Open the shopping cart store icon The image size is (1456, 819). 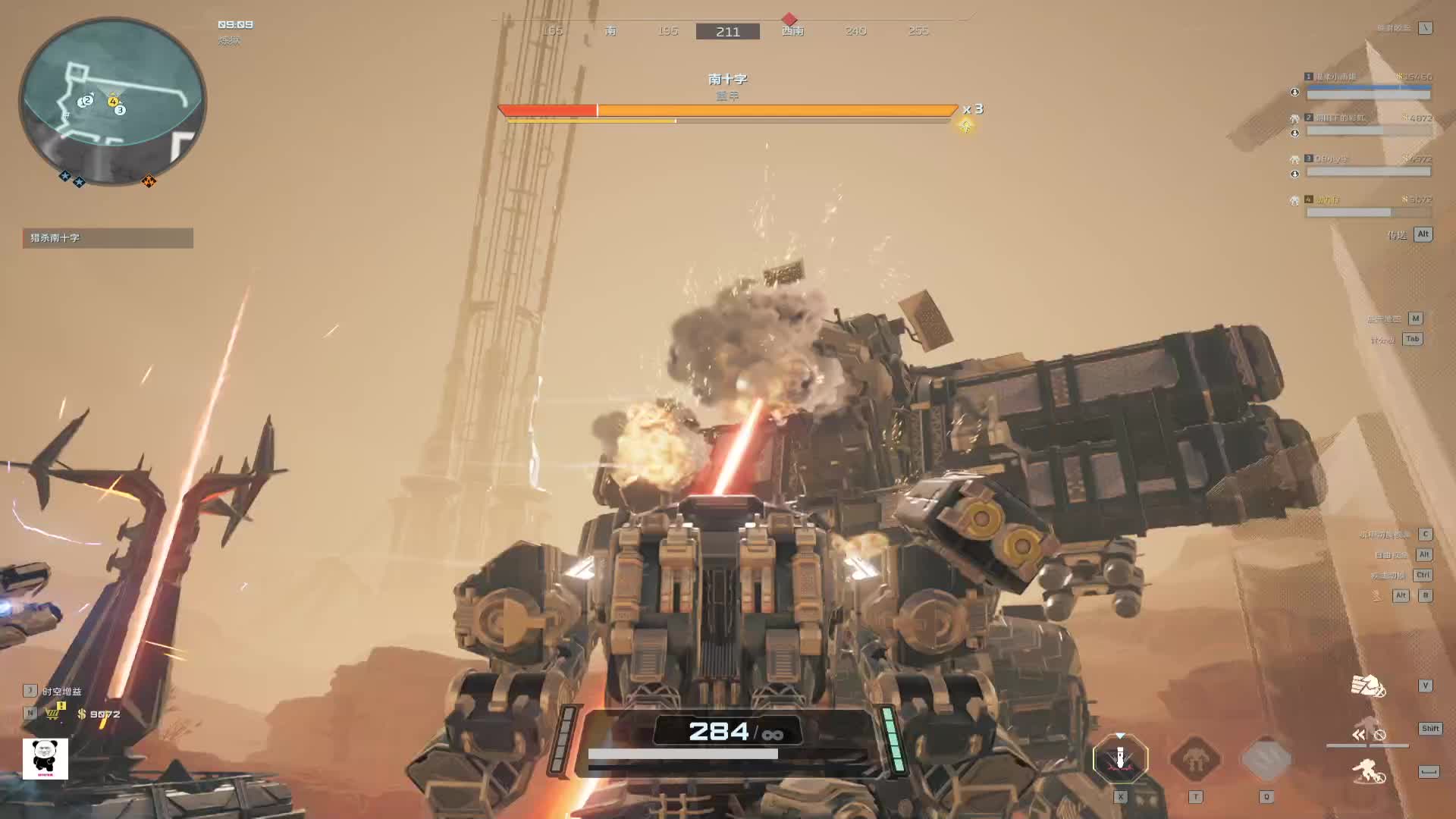coord(53,714)
